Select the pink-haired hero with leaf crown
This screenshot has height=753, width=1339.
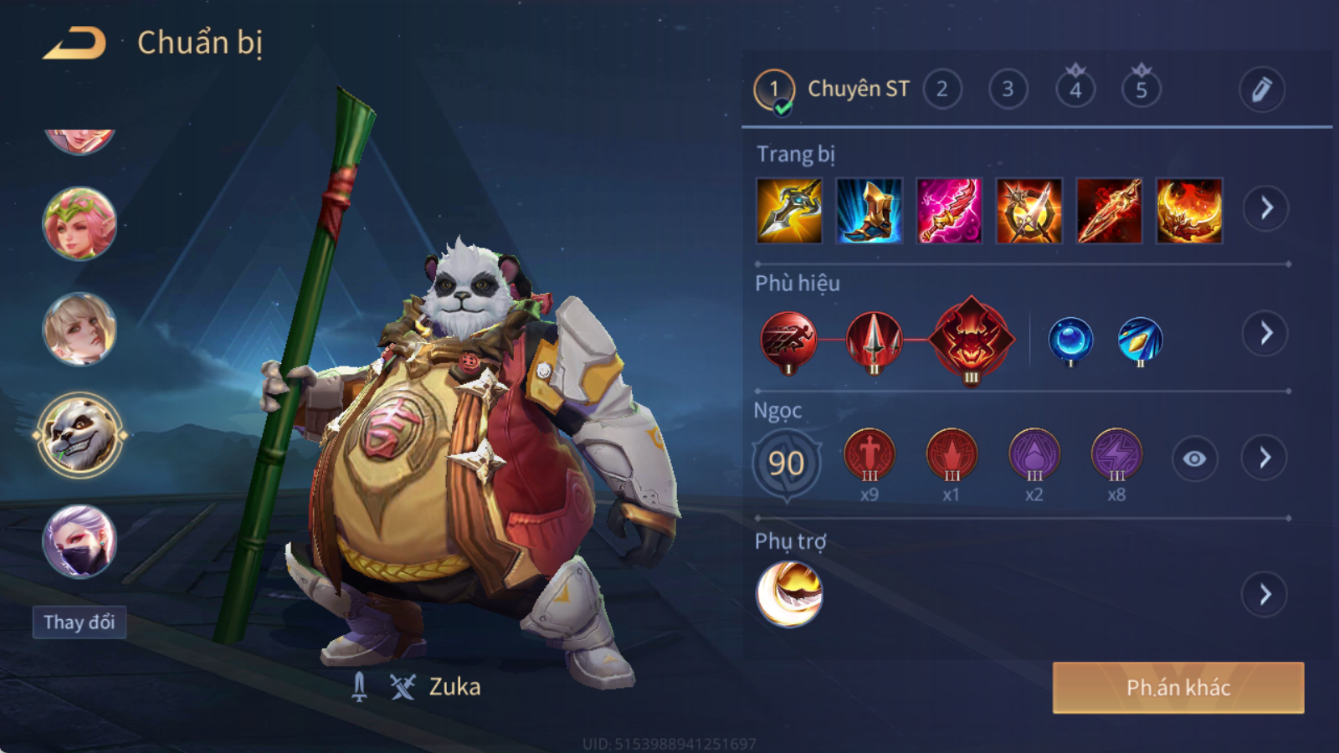coord(80,223)
